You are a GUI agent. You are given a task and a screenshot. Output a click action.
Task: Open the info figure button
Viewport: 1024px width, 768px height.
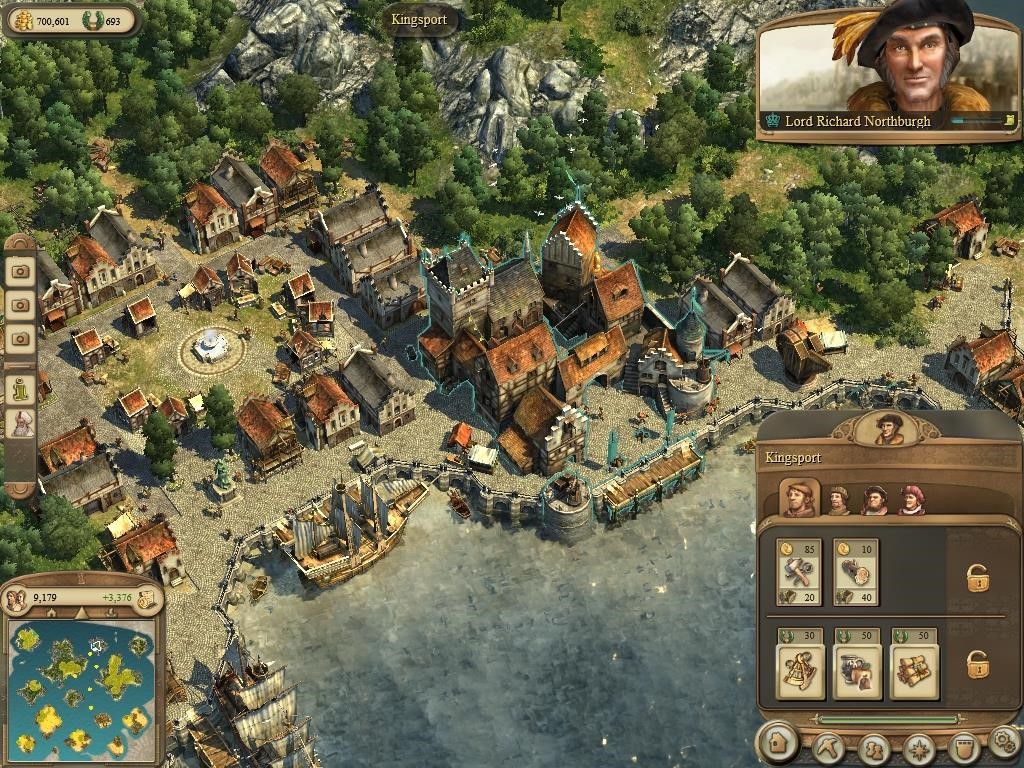[x=20, y=387]
